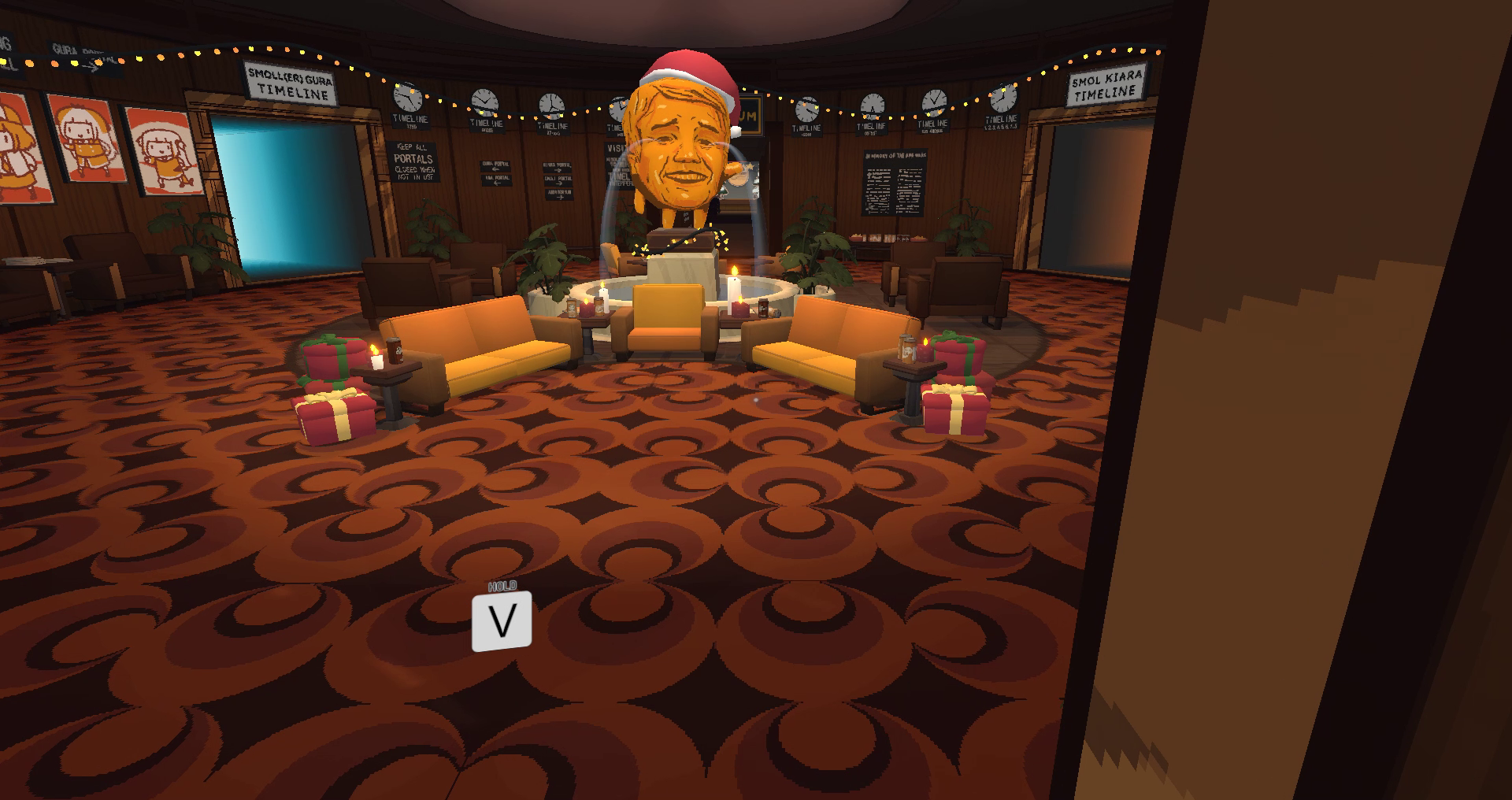Select the Smol Kiara Timeline sign
The width and height of the screenshot is (1512, 800).
(x=1106, y=85)
